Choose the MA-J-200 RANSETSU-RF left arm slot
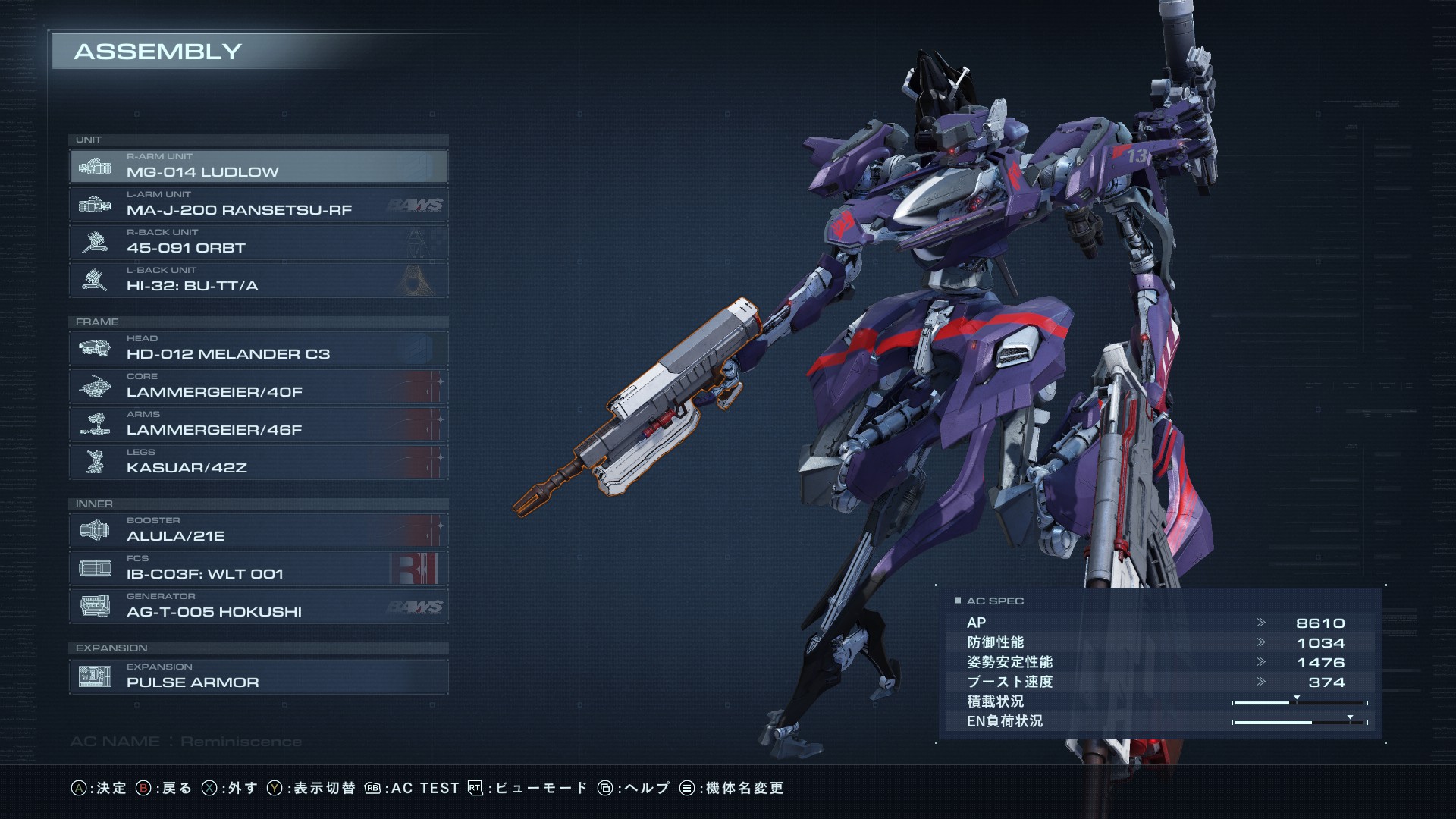This screenshot has width=1456, height=819. tap(258, 204)
